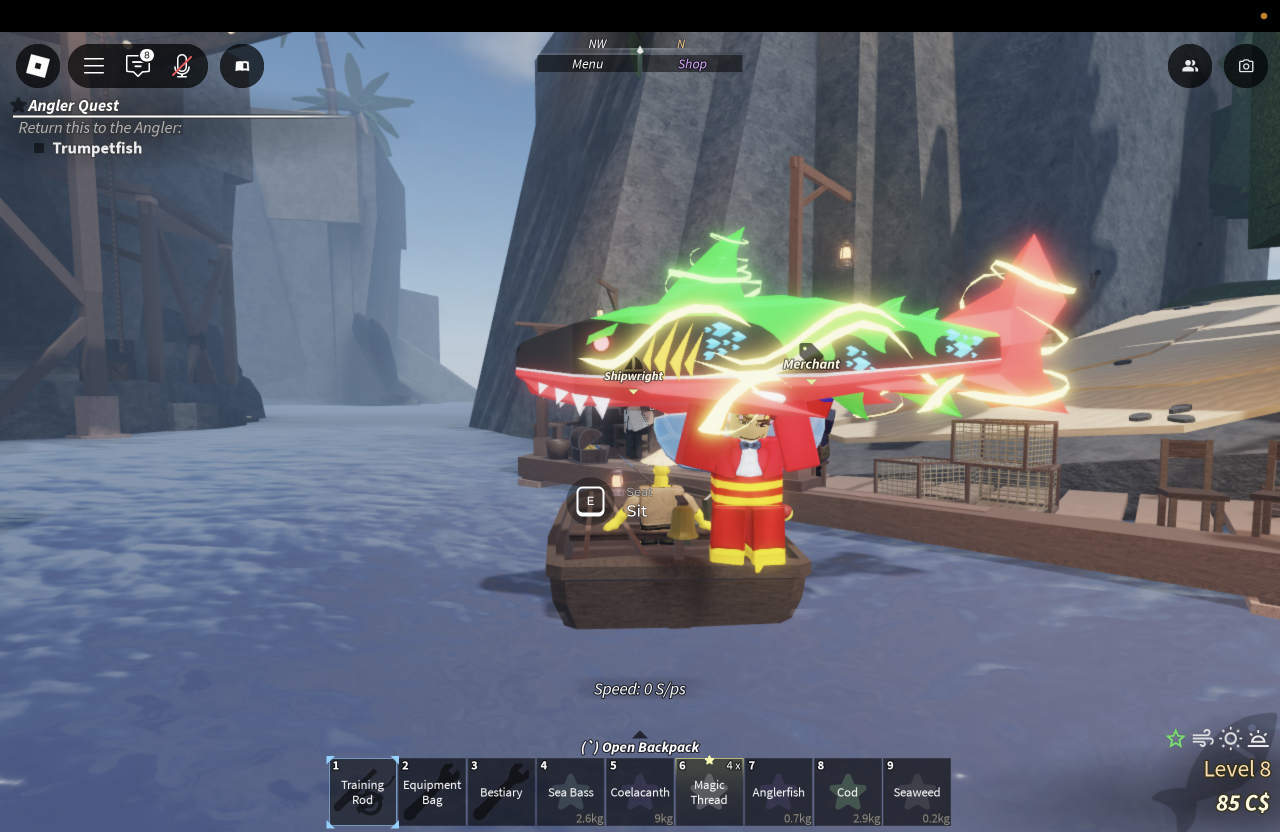The image size is (1280, 832).
Task: Expand the Open Backpack arrow
Action: pos(640,736)
